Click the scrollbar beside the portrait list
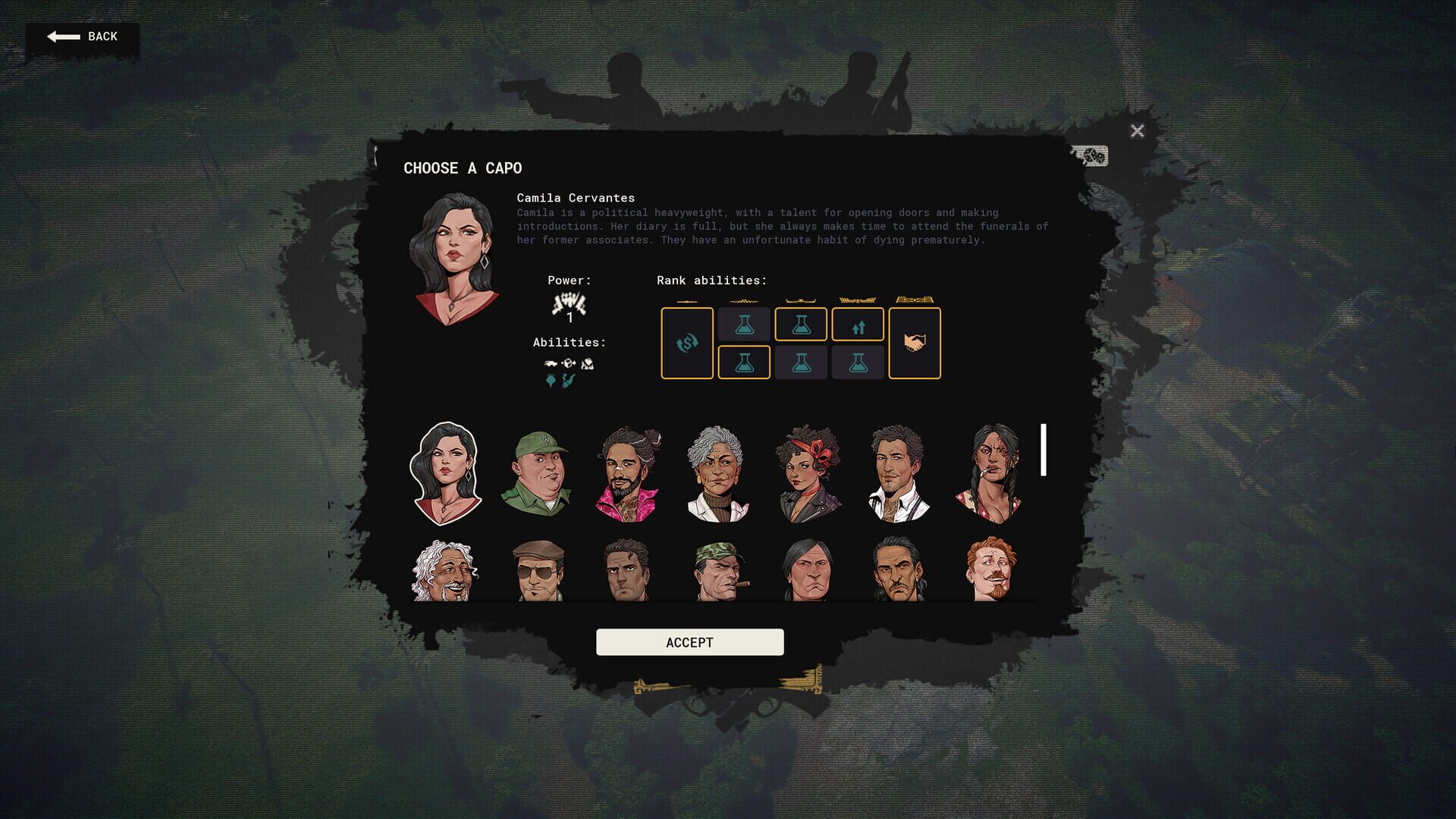1456x819 pixels. pyautogui.click(x=1044, y=447)
